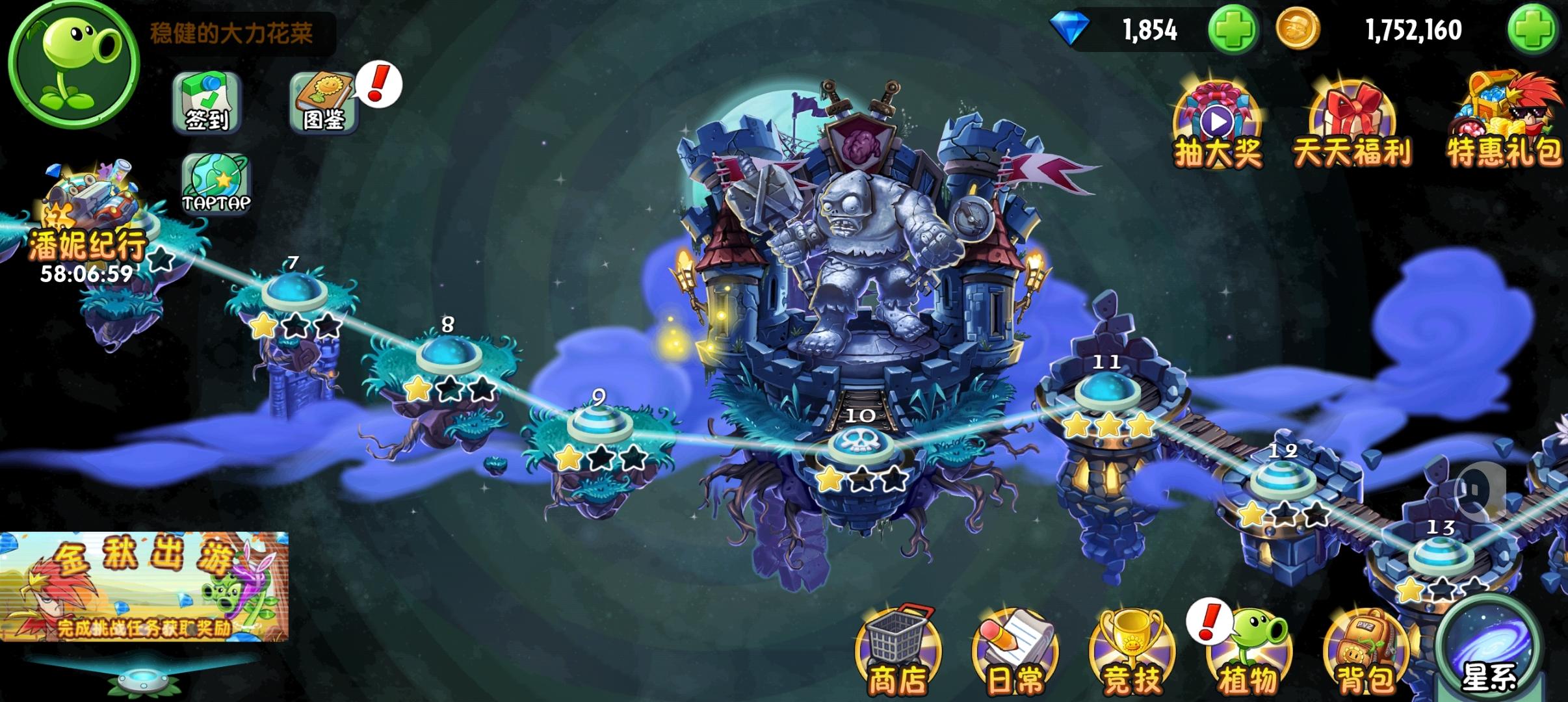Open the 商店 shop icon

(902, 650)
